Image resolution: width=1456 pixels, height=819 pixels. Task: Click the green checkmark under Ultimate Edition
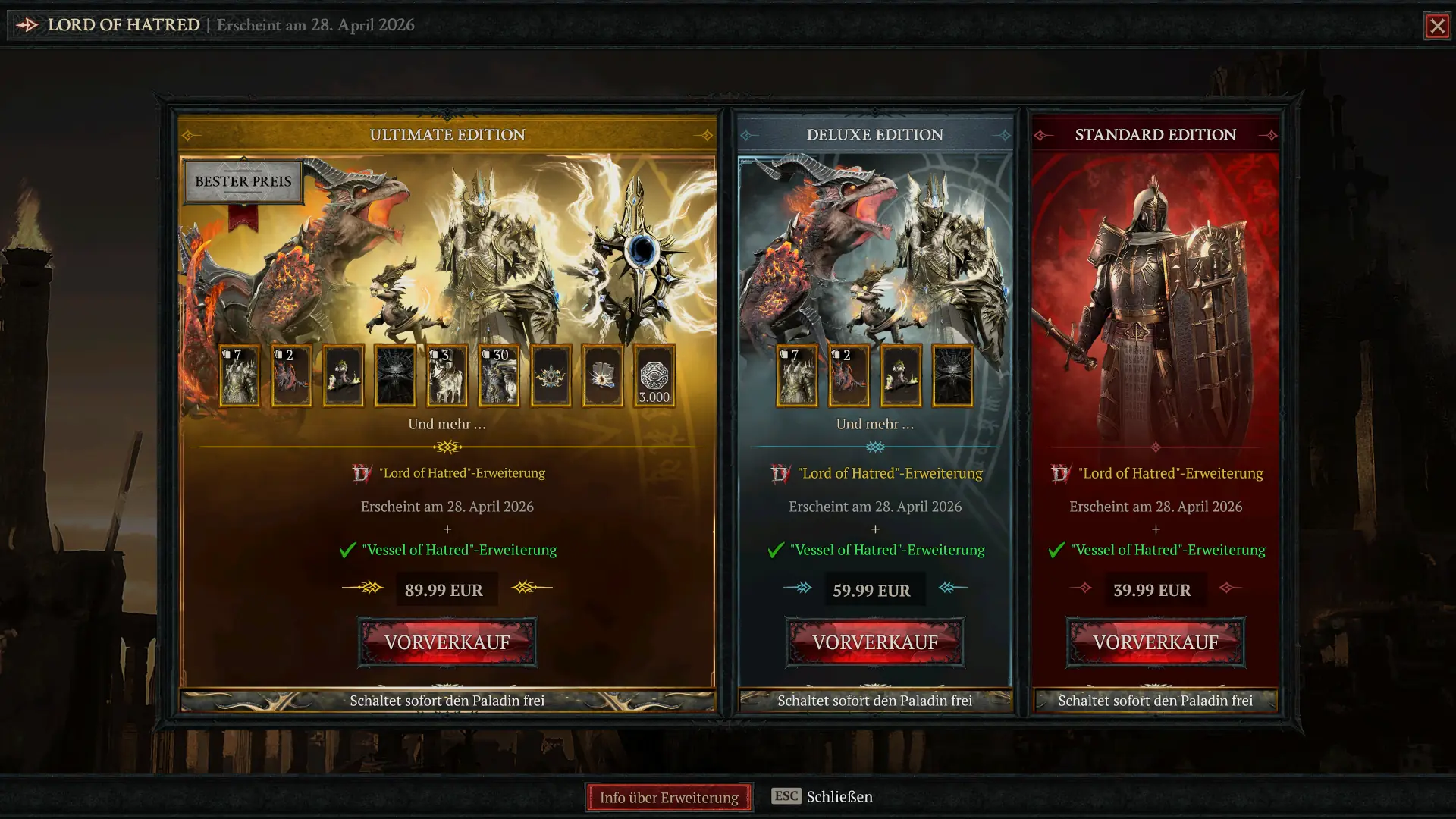(x=347, y=550)
